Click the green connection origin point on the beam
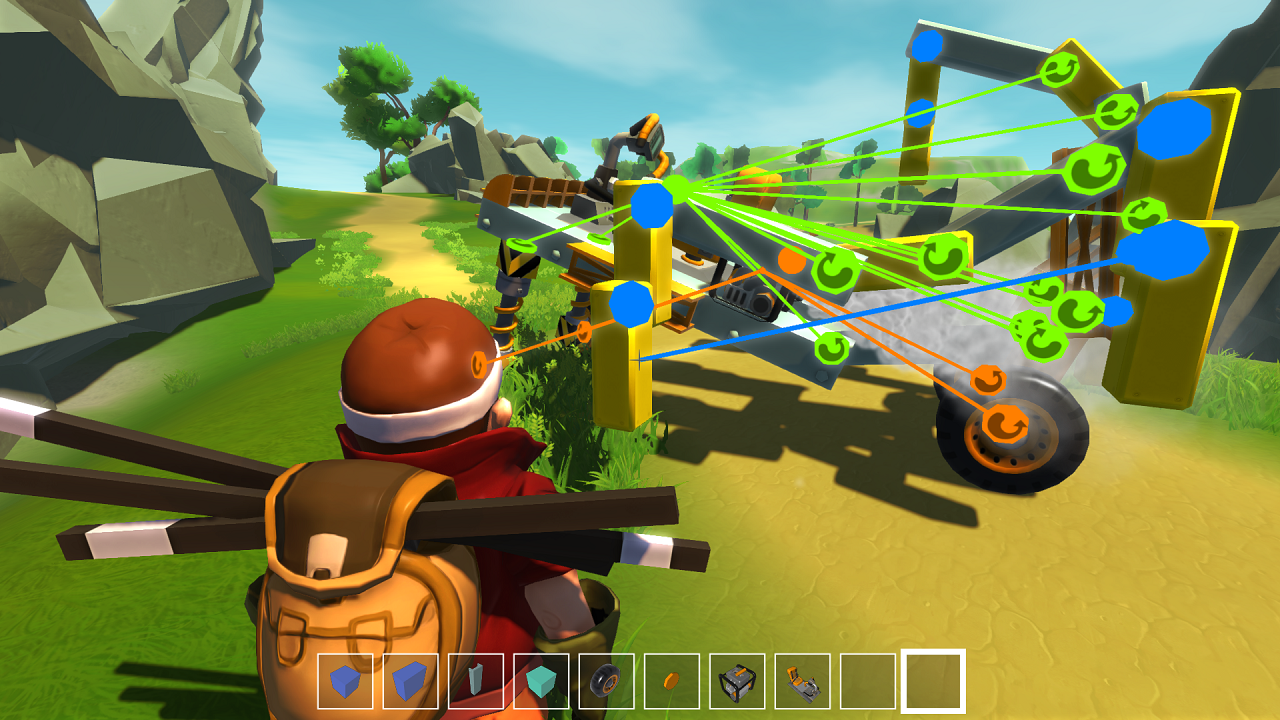The width and height of the screenshot is (1280, 720). pyautogui.click(x=675, y=188)
